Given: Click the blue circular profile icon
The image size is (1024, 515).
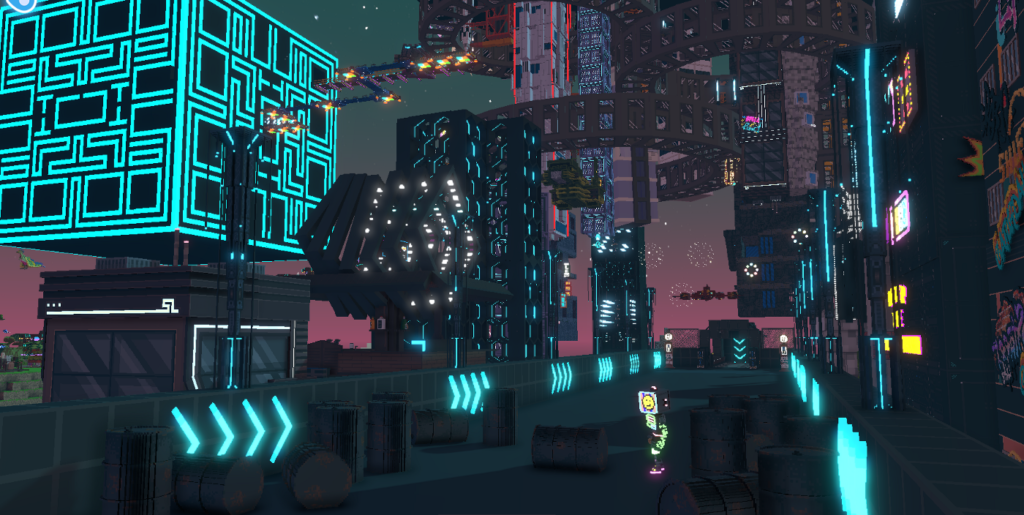Looking at the screenshot, I should [24, 3].
